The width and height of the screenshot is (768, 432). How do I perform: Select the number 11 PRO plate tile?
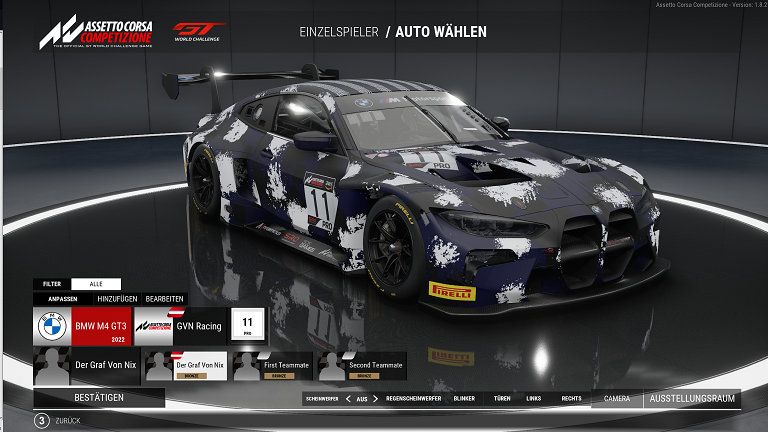247,326
